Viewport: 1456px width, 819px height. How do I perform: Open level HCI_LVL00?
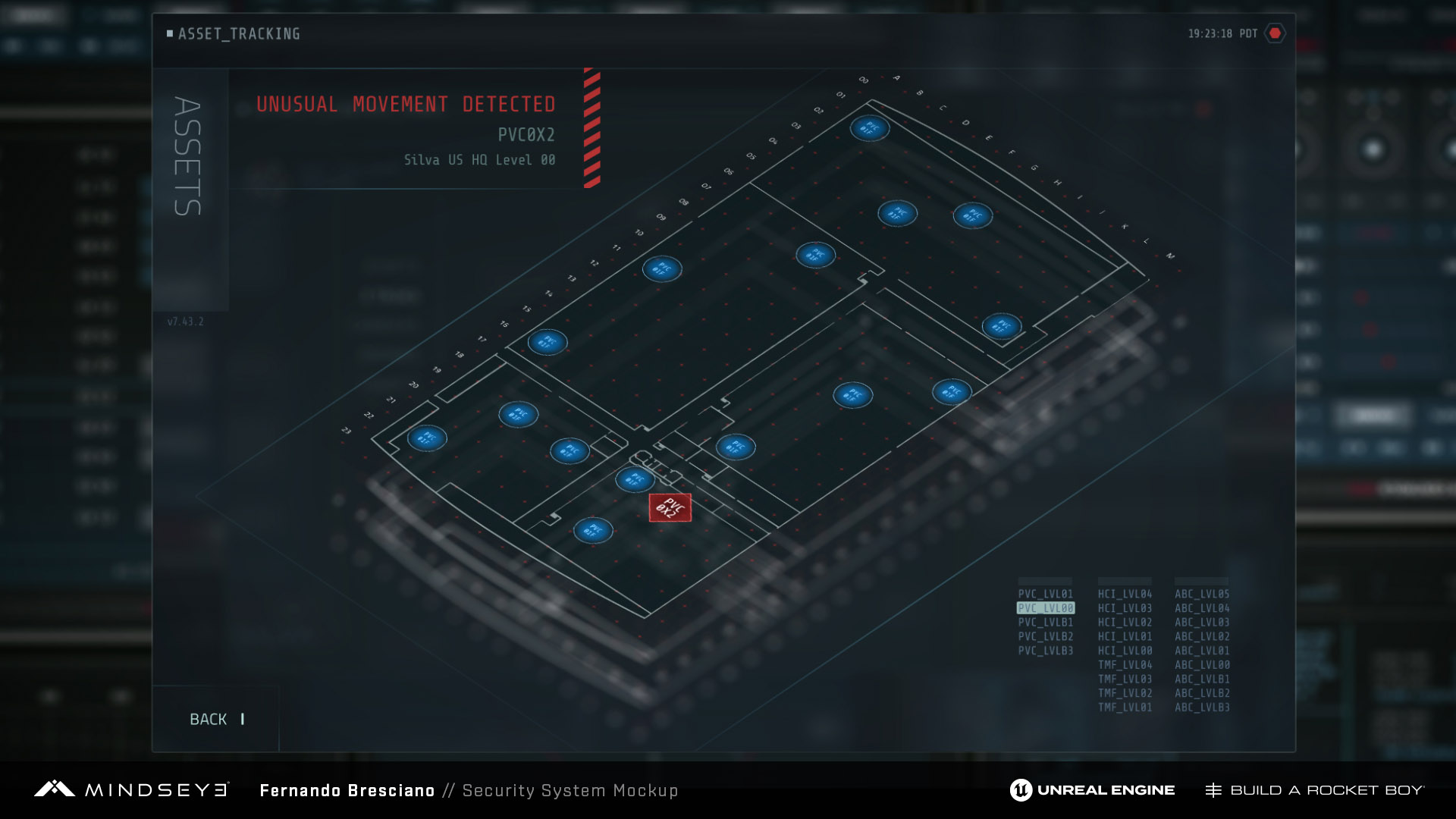click(x=1125, y=651)
